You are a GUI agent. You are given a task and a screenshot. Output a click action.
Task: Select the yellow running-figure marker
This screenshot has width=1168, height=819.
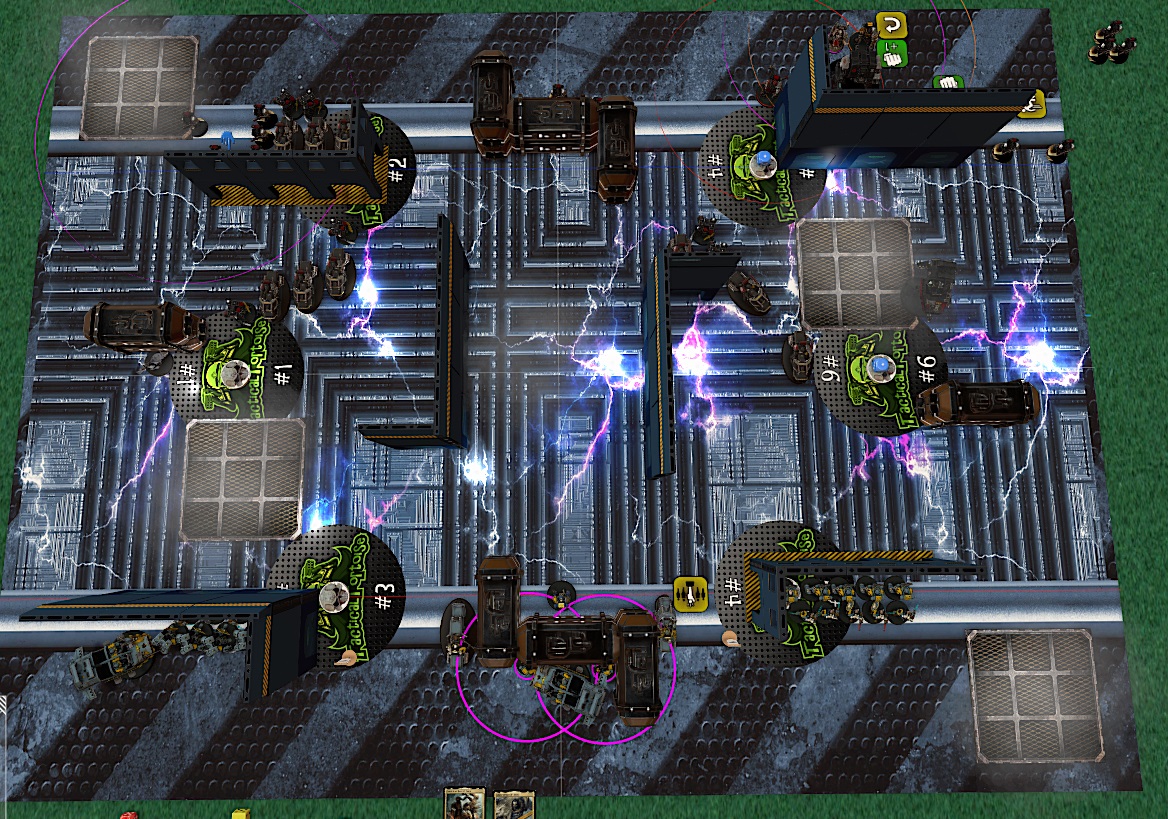coord(1033,102)
